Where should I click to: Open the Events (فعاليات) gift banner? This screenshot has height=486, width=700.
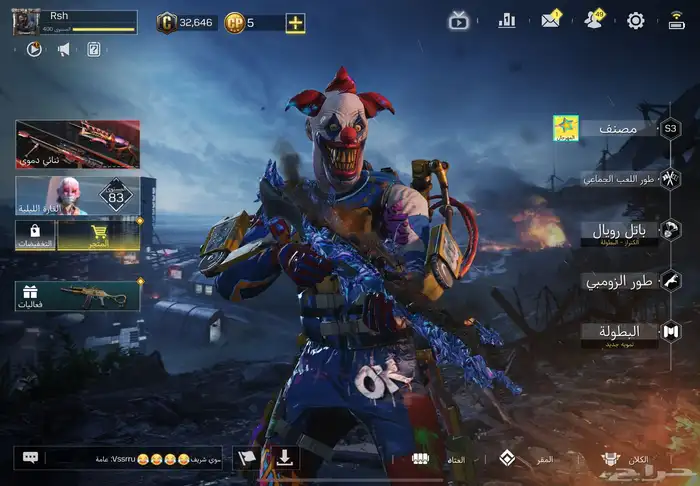tap(77, 295)
